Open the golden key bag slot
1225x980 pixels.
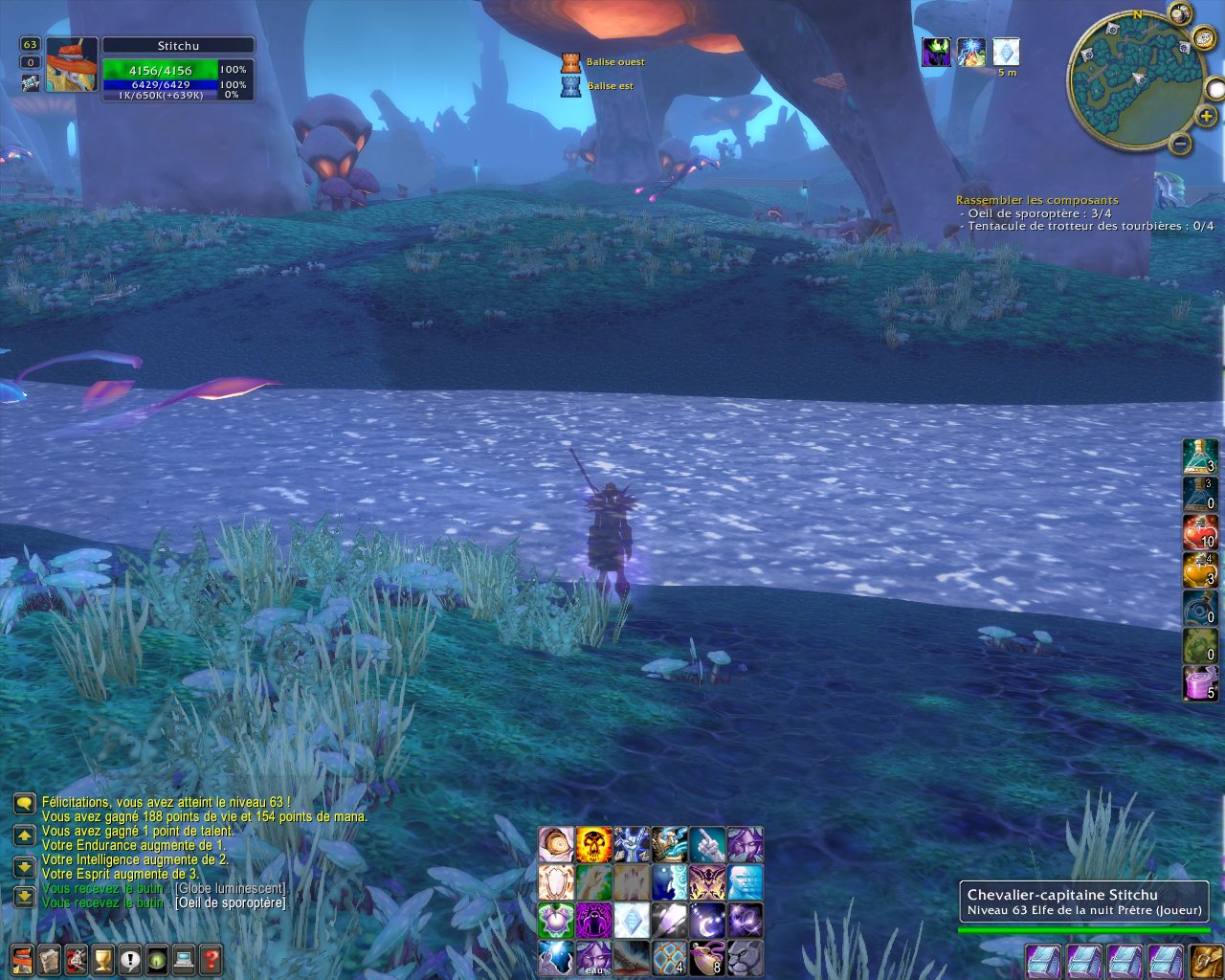(1205, 960)
